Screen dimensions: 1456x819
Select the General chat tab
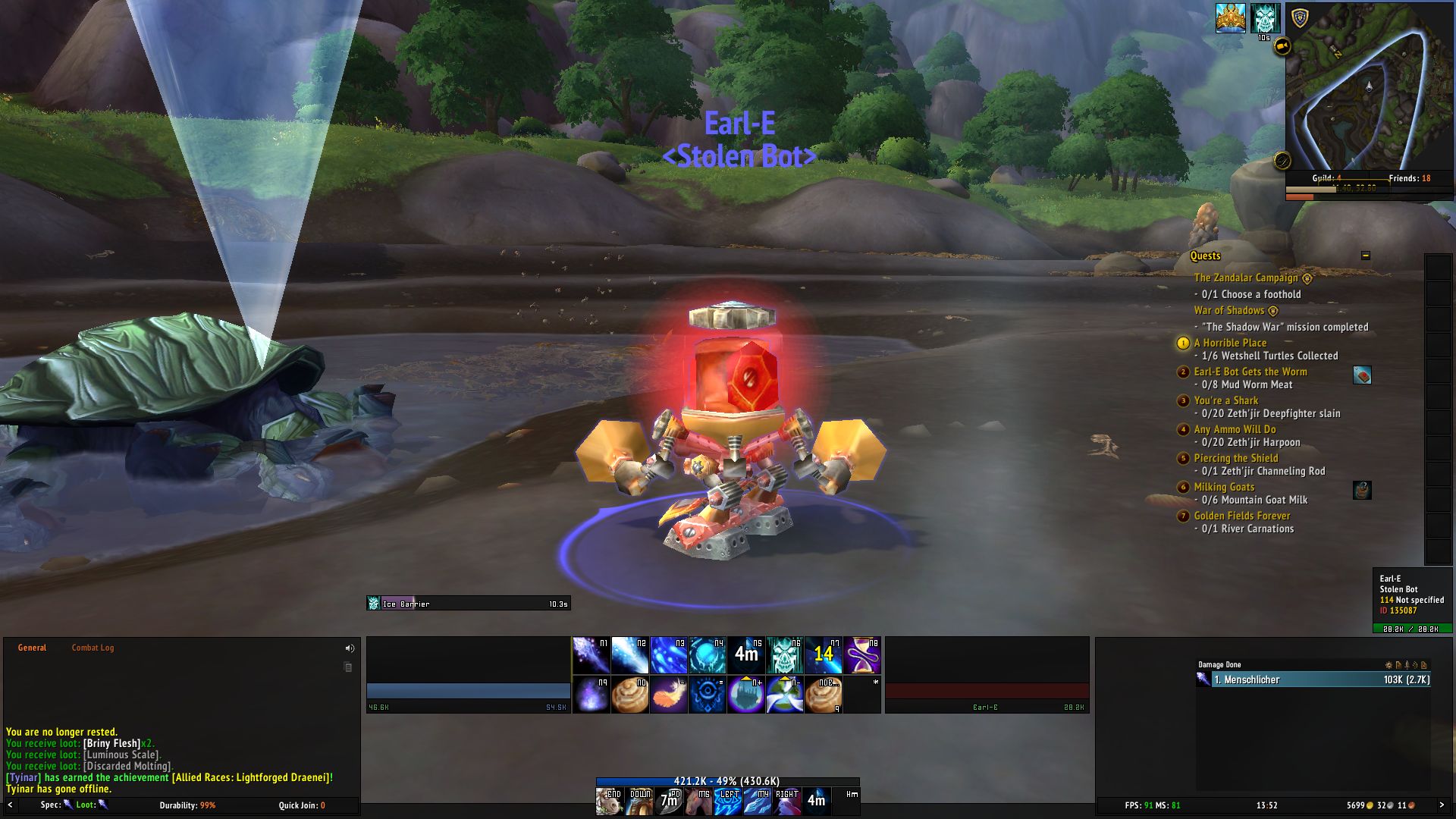(x=34, y=648)
